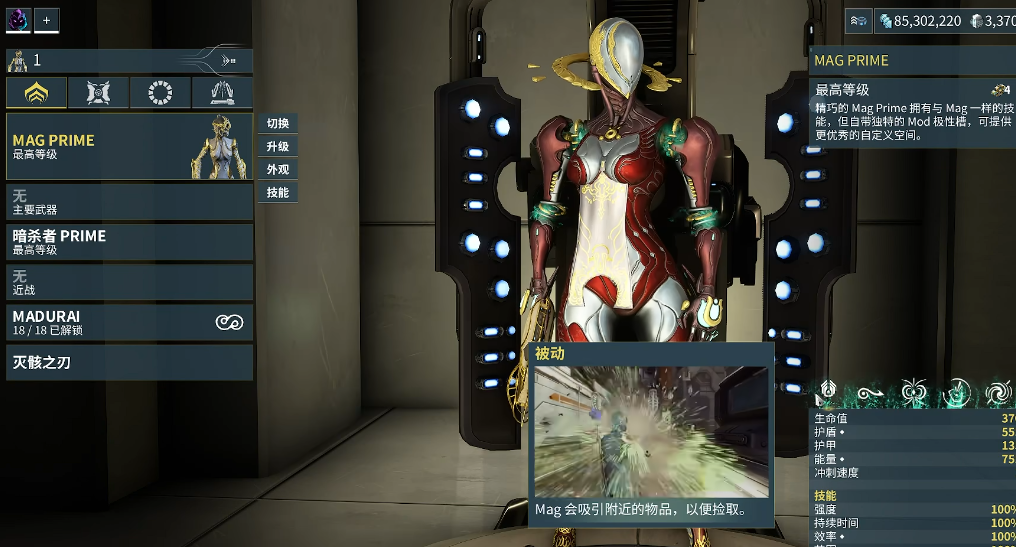Select the empty 主要武器 primary weapon slot
This screenshot has height=547, width=1016.
[129, 202]
